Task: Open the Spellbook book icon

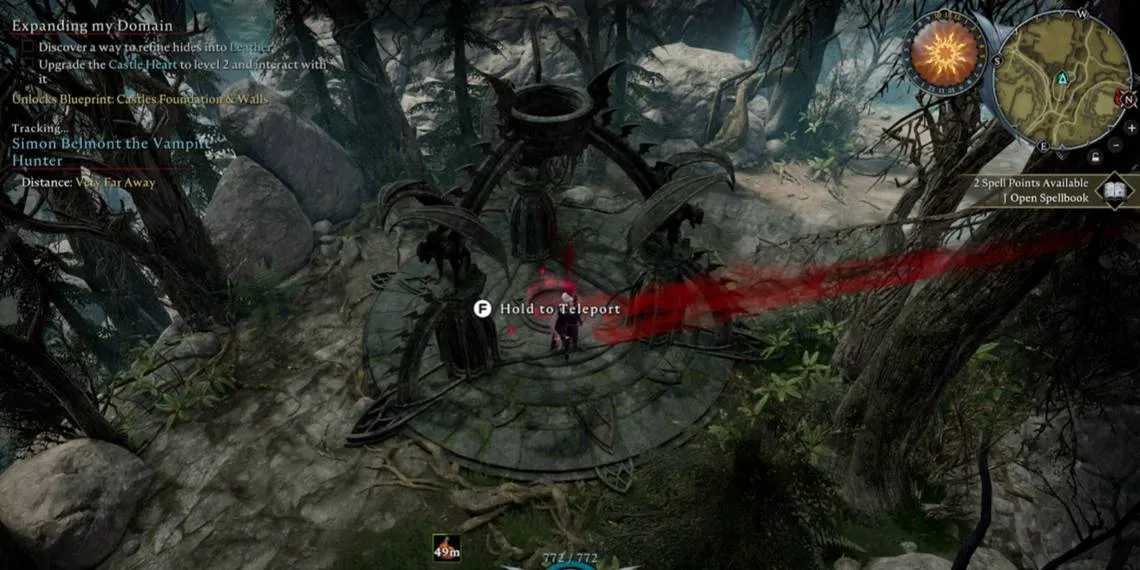Action: 1114,189
